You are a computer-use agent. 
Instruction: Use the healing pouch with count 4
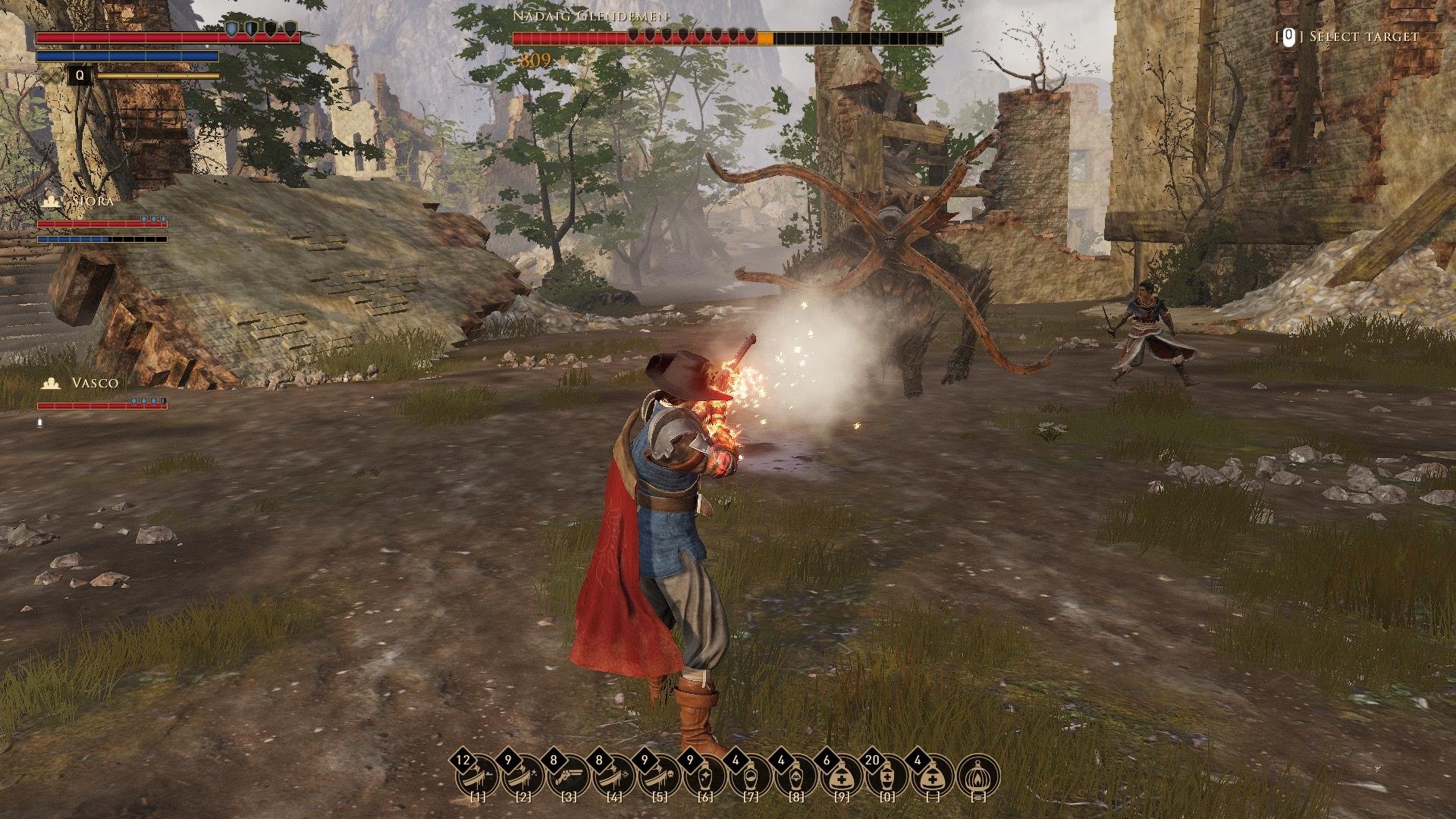[x=933, y=776]
